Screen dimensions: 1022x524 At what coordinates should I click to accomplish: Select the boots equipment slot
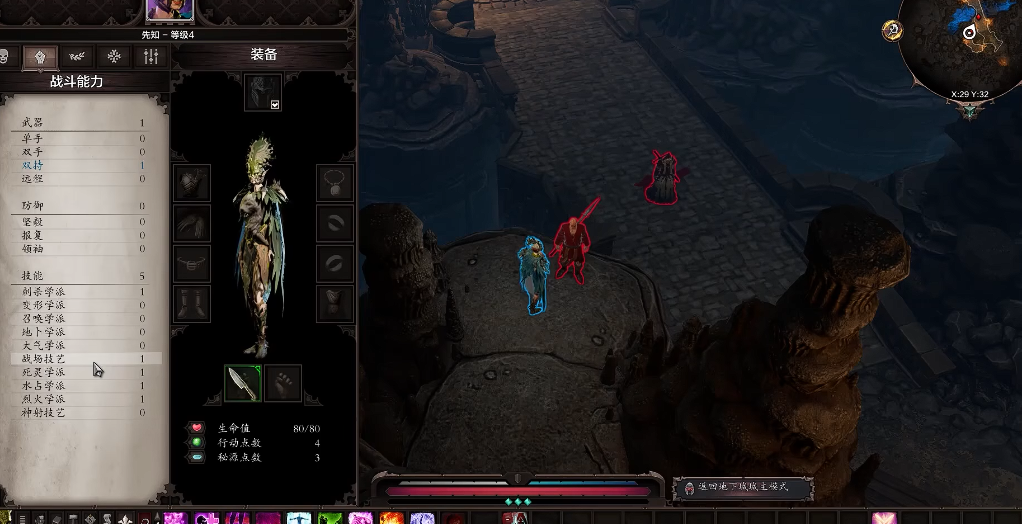click(192, 304)
